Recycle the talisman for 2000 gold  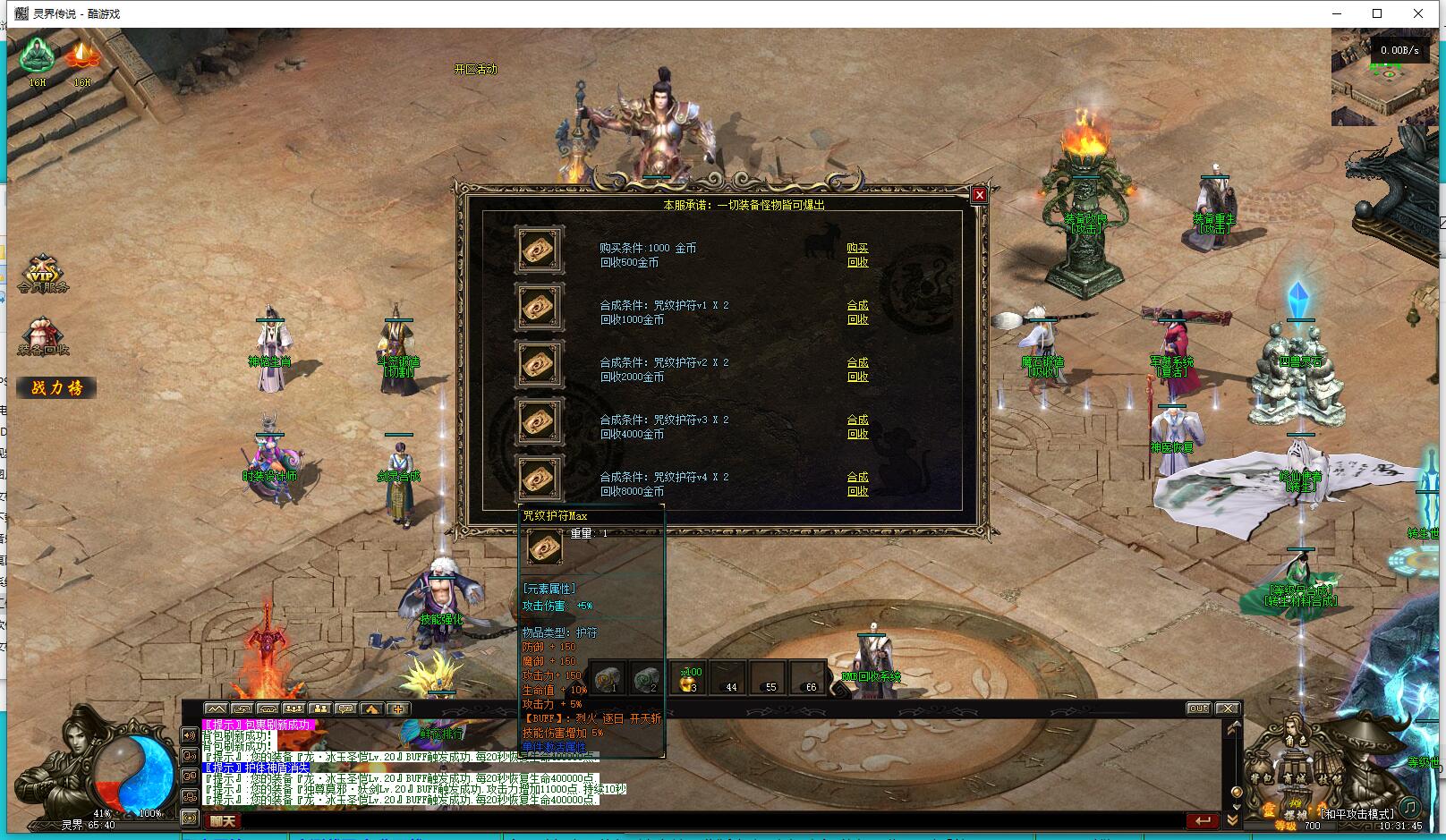pyautogui.click(x=857, y=377)
